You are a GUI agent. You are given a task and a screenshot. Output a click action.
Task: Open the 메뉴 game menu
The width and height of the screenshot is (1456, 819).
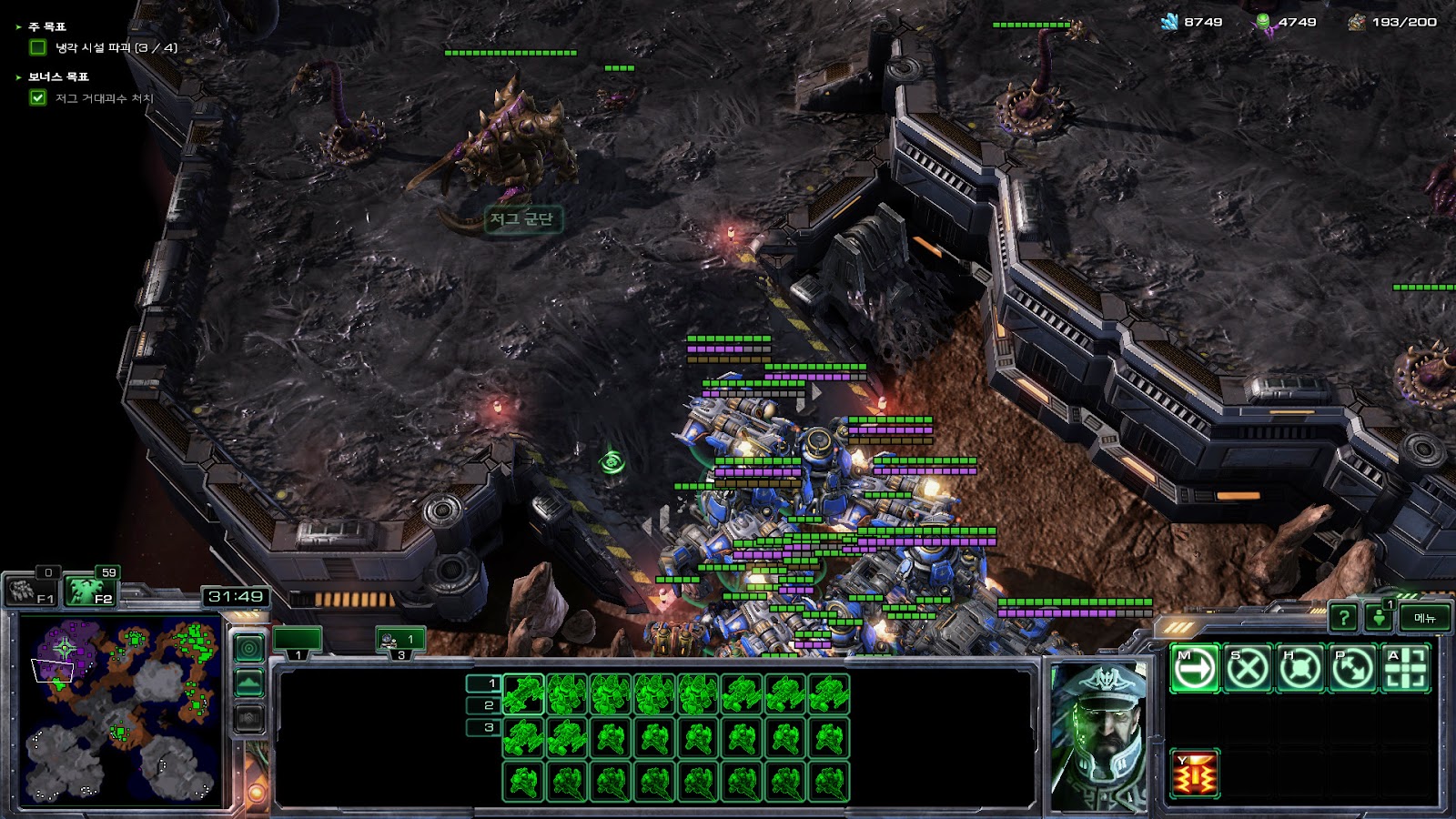coord(1424,618)
